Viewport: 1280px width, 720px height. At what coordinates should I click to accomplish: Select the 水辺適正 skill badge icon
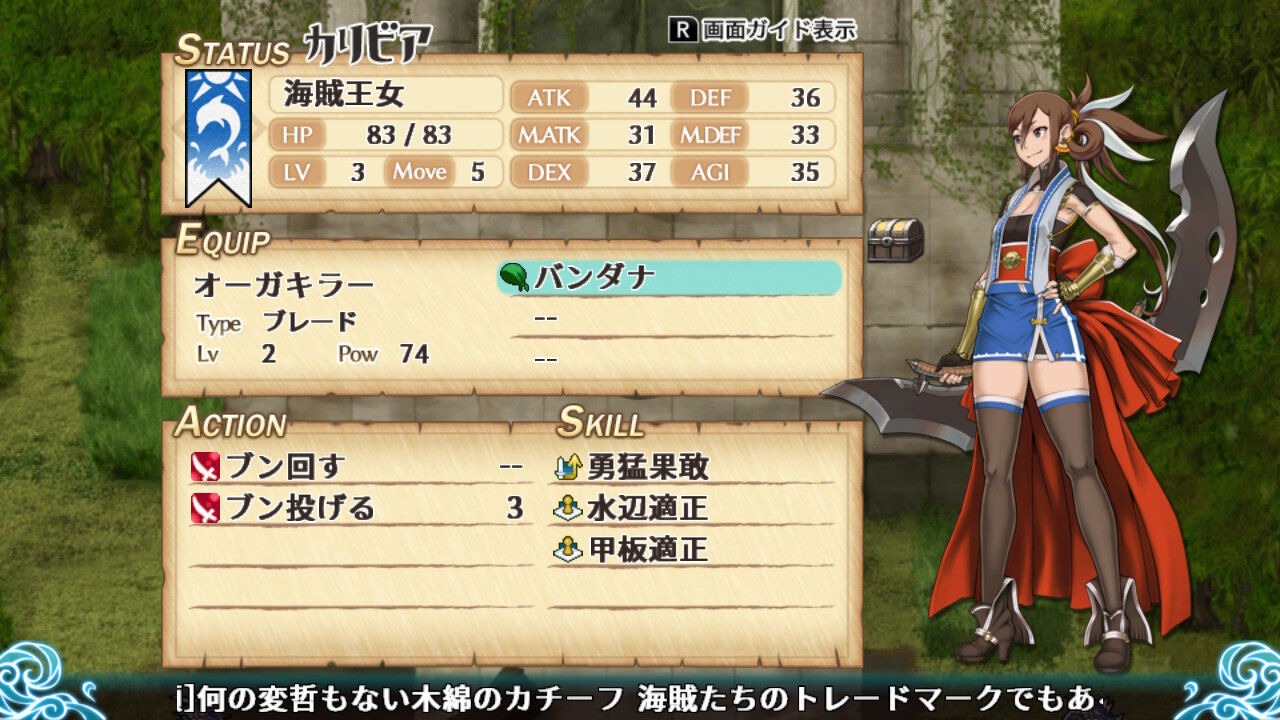[568, 507]
